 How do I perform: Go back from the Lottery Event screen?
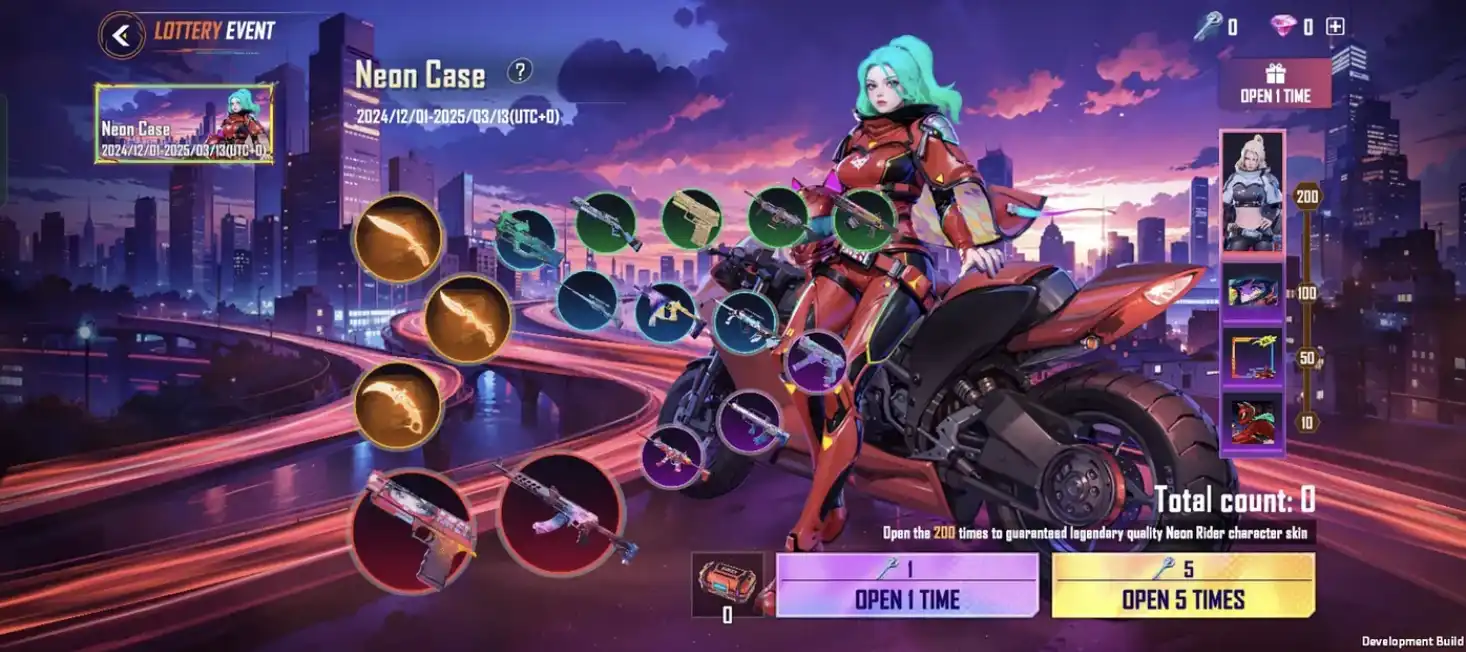tap(121, 35)
